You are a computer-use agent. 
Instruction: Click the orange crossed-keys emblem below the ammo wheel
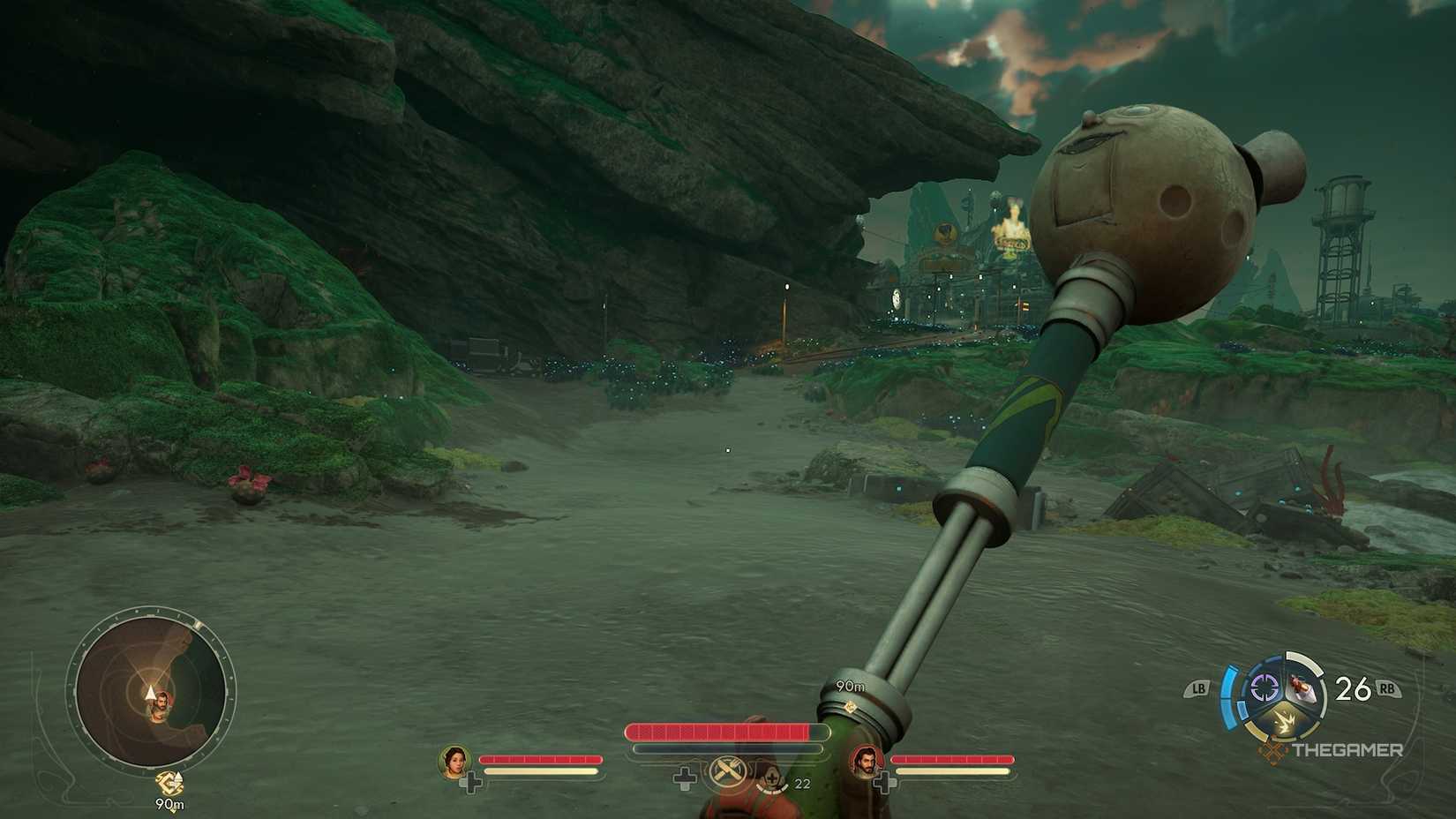tap(1273, 749)
